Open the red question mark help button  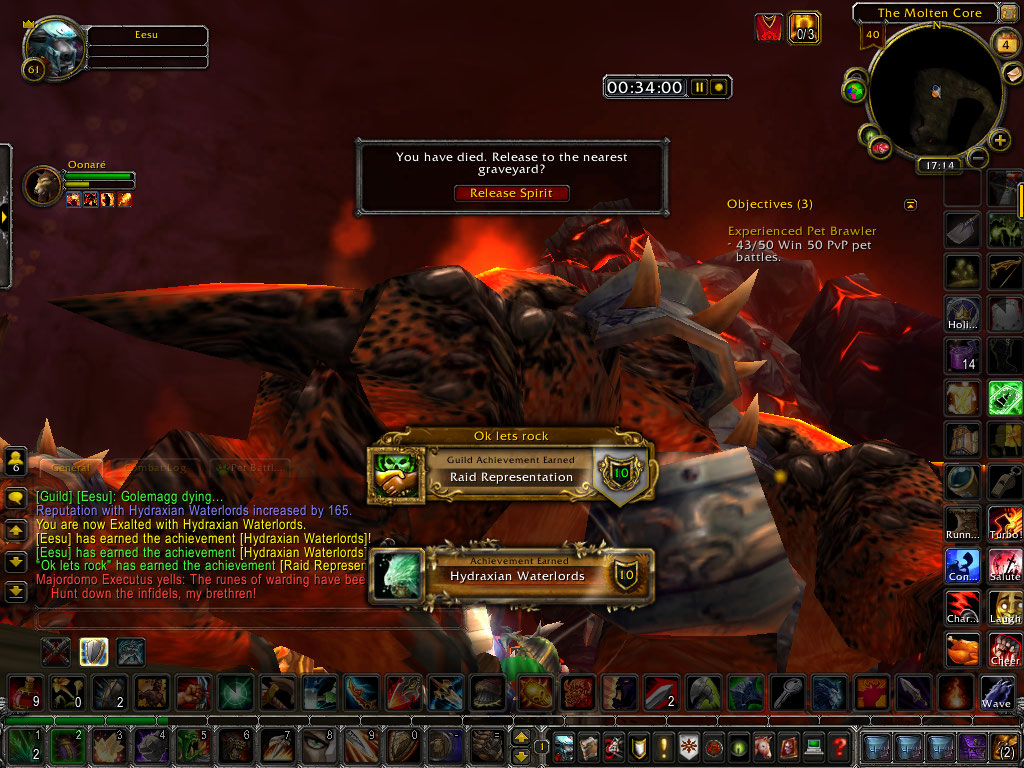coord(841,746)
